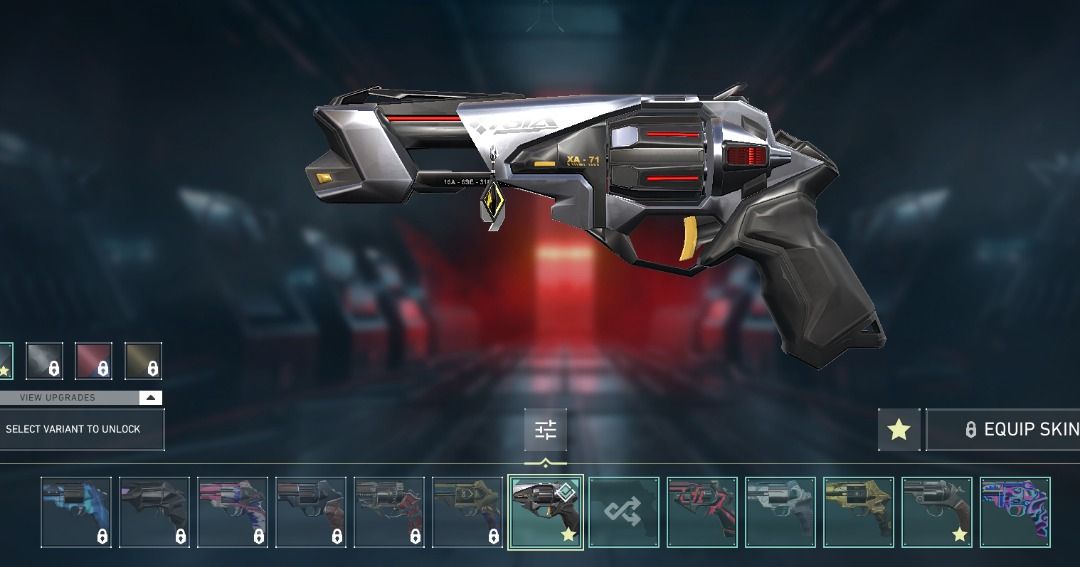Image resolution: width=1080 pixels, height=567 pixels.
Task: Select the highlighted silver revolver skin thumbnail
Action: coord(545,512)
